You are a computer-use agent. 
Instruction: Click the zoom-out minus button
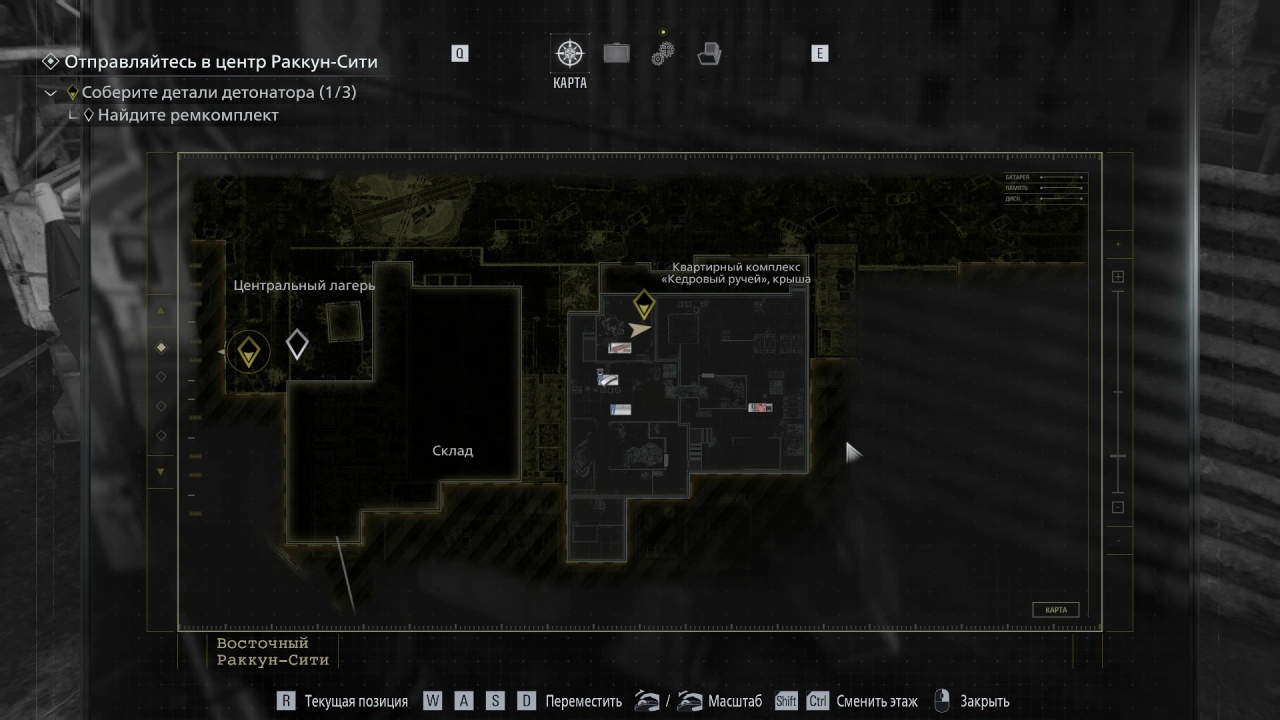coord(1118,507)
